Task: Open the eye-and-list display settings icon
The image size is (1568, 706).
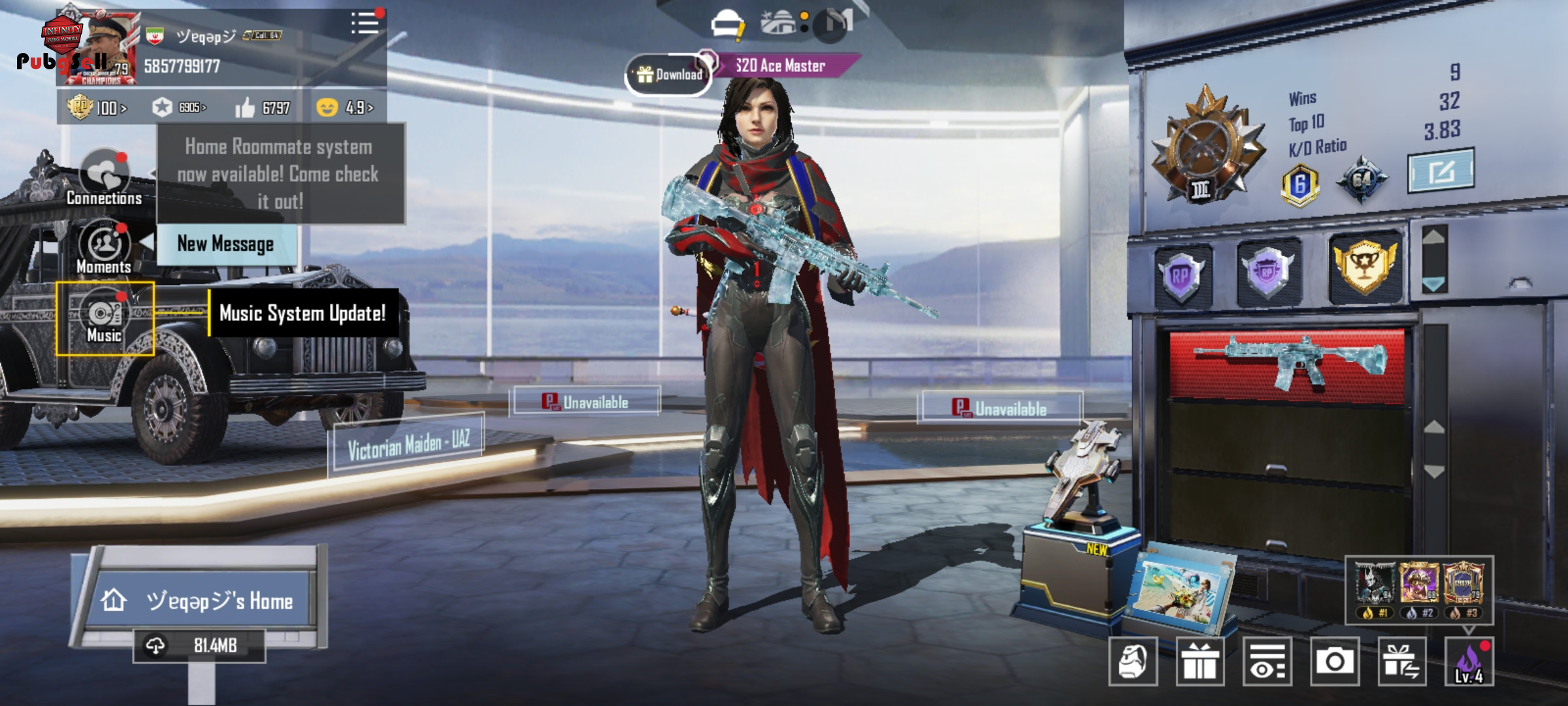Action: [1267, 661]
